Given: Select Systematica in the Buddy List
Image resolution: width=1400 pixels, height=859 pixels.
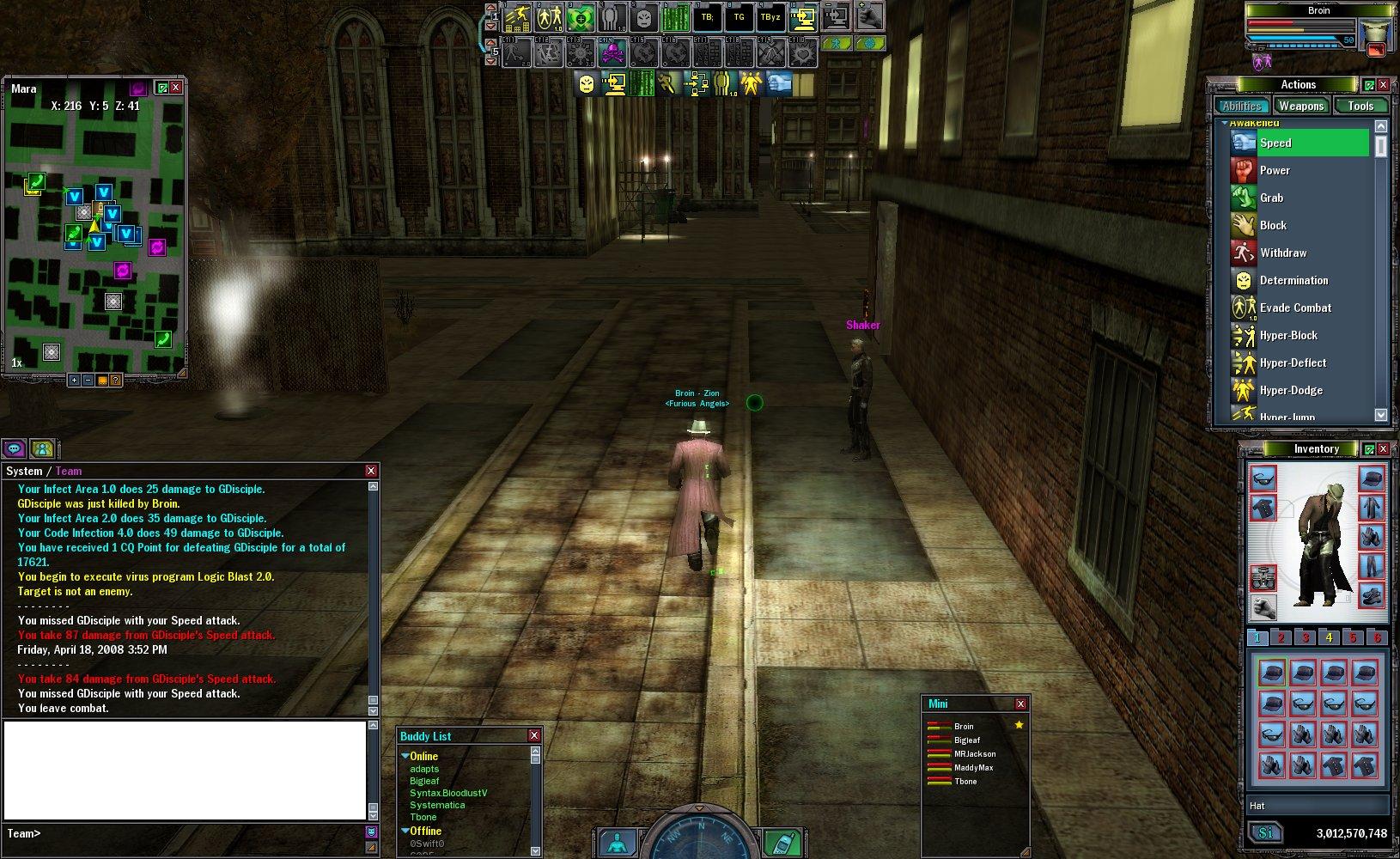Looking at the screenshot, I should point(437,805).
